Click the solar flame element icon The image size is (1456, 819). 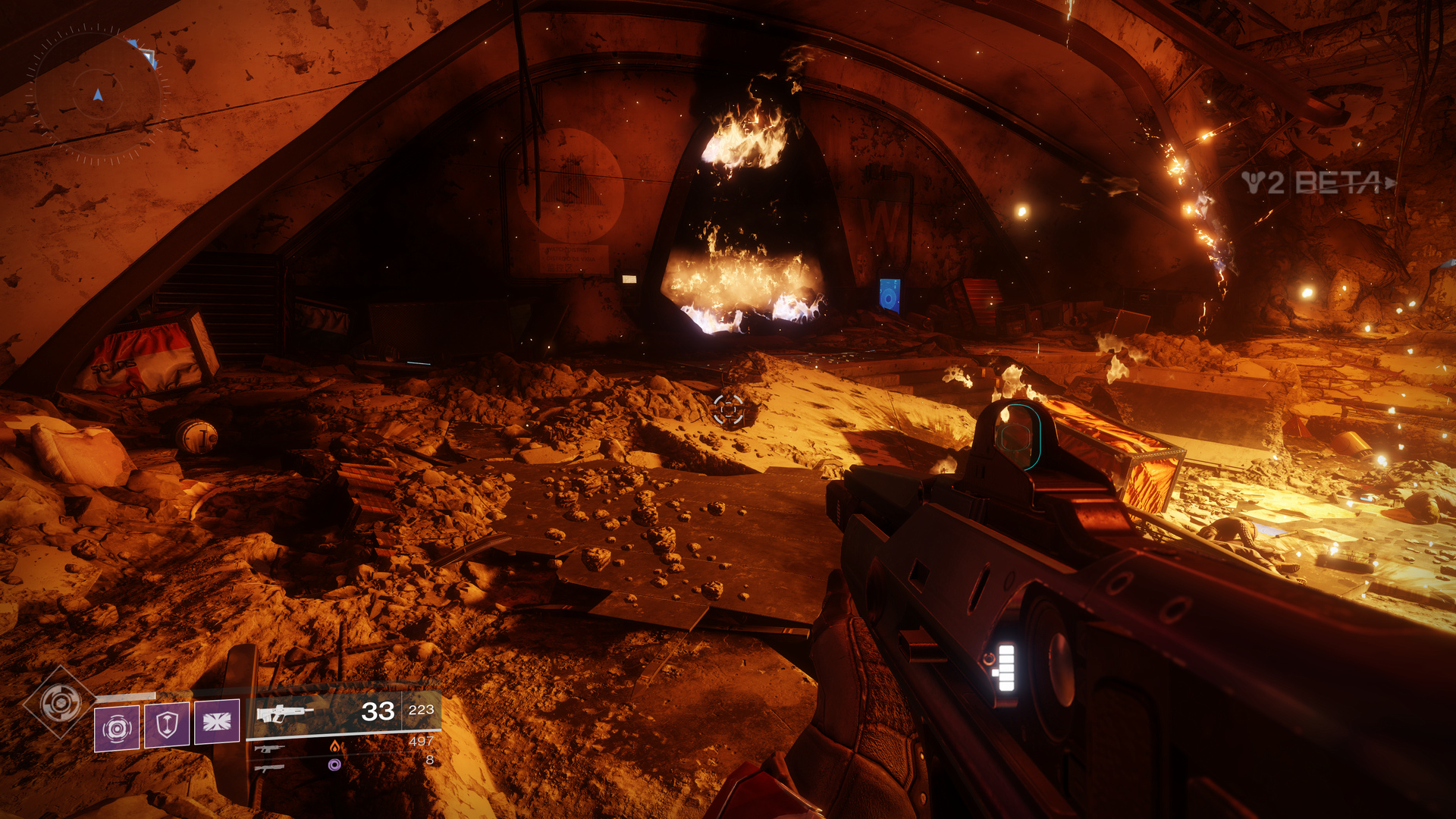point(336,748)
